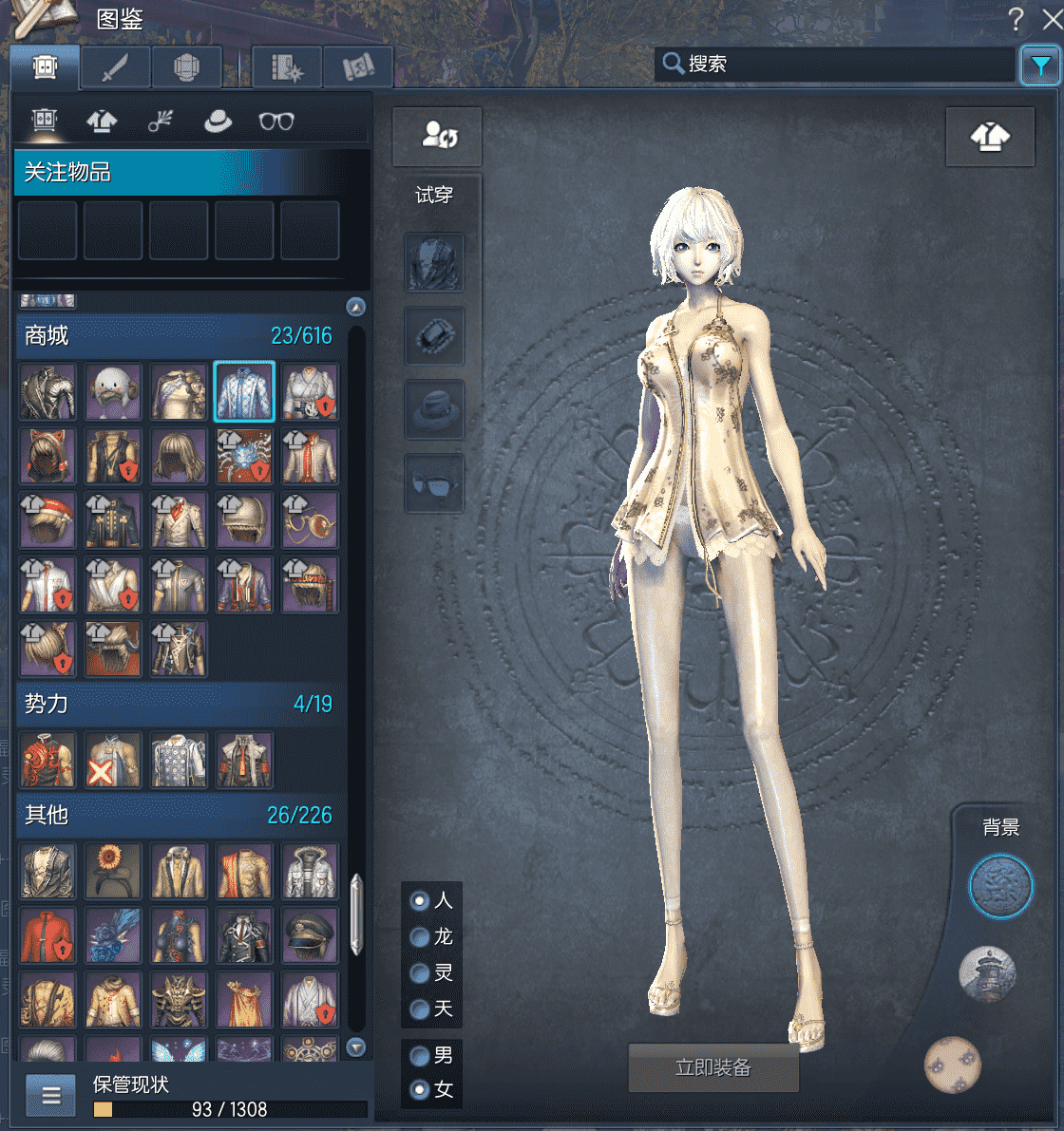
Task: Select the highlighted blue patterned outfit
Action: point(244,391)
